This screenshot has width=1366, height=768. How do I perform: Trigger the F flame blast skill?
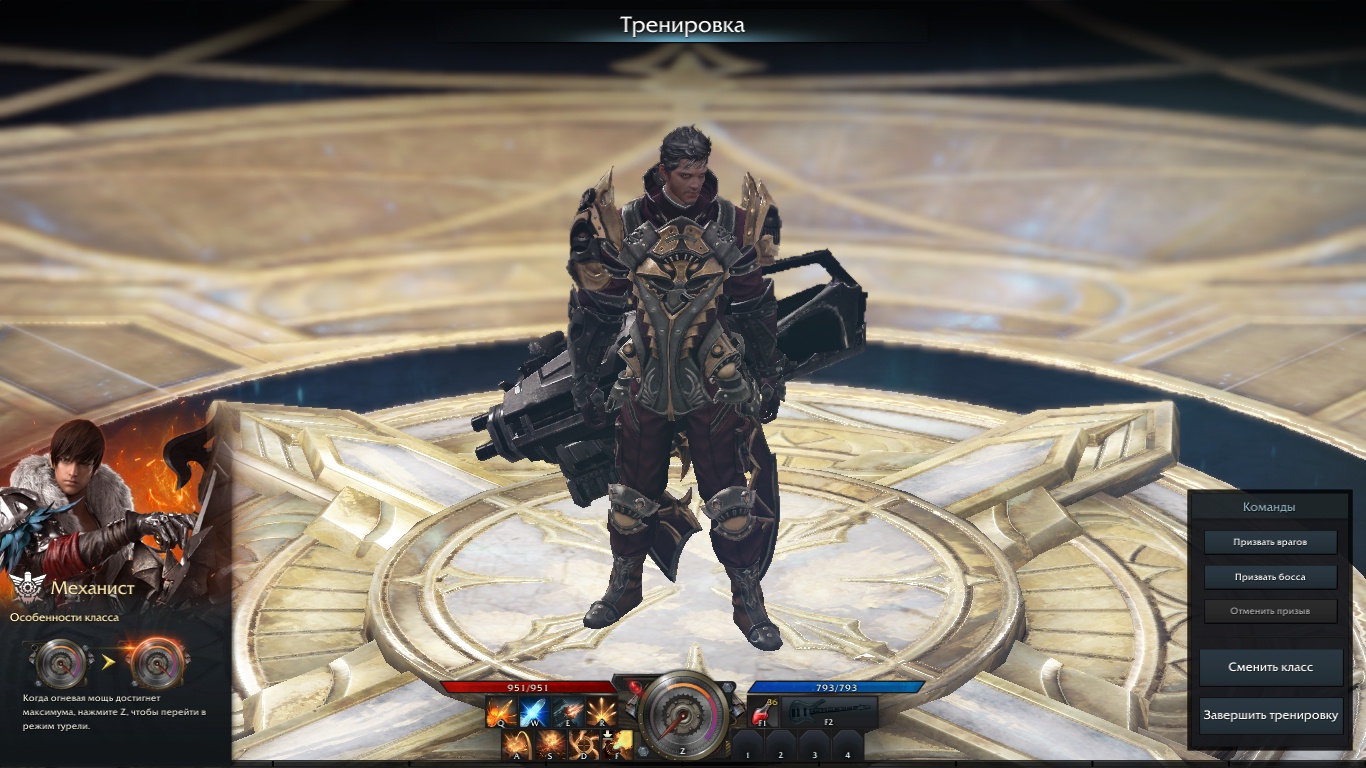point(618,745)
